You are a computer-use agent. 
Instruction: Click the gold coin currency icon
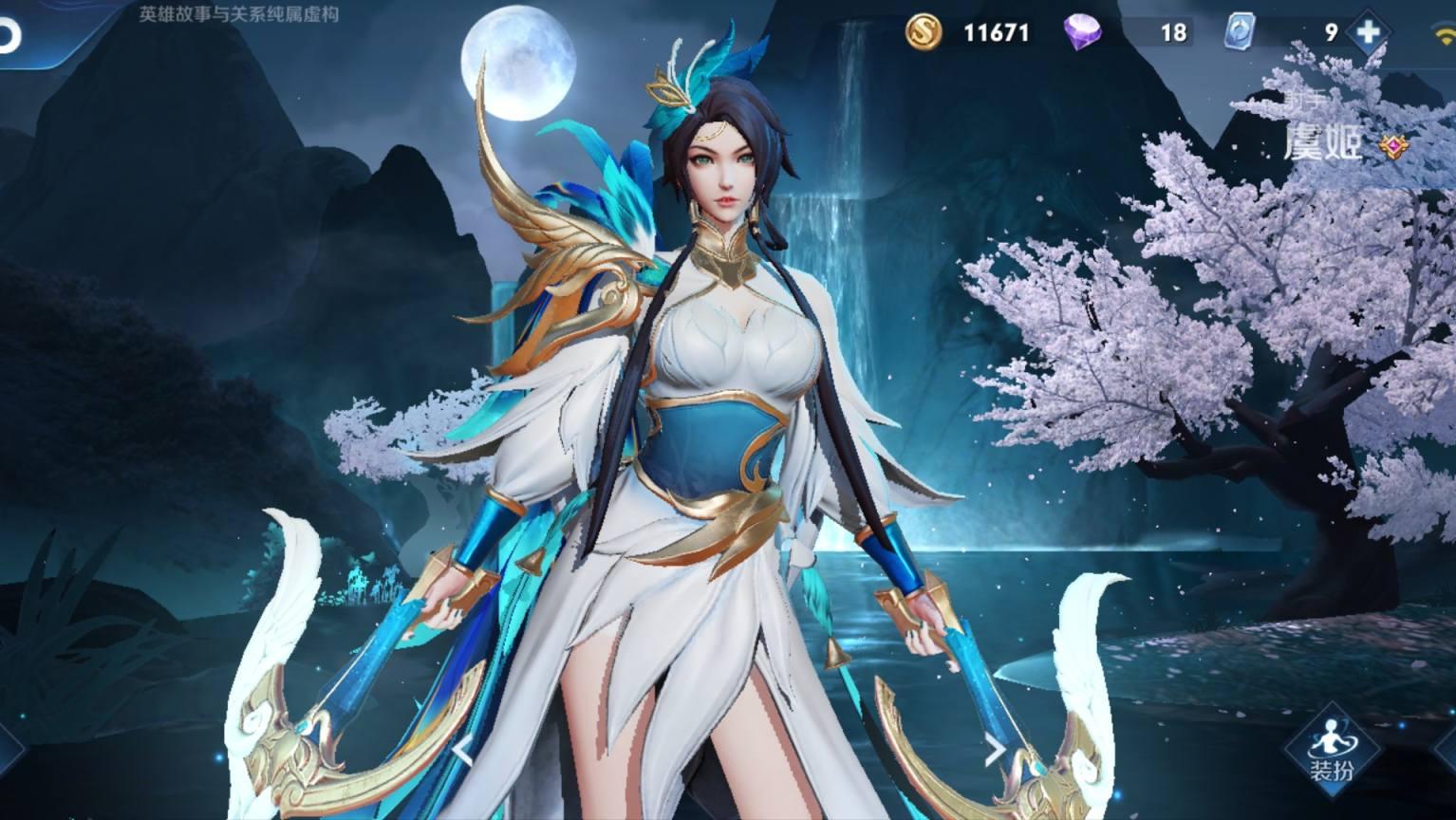923,32
